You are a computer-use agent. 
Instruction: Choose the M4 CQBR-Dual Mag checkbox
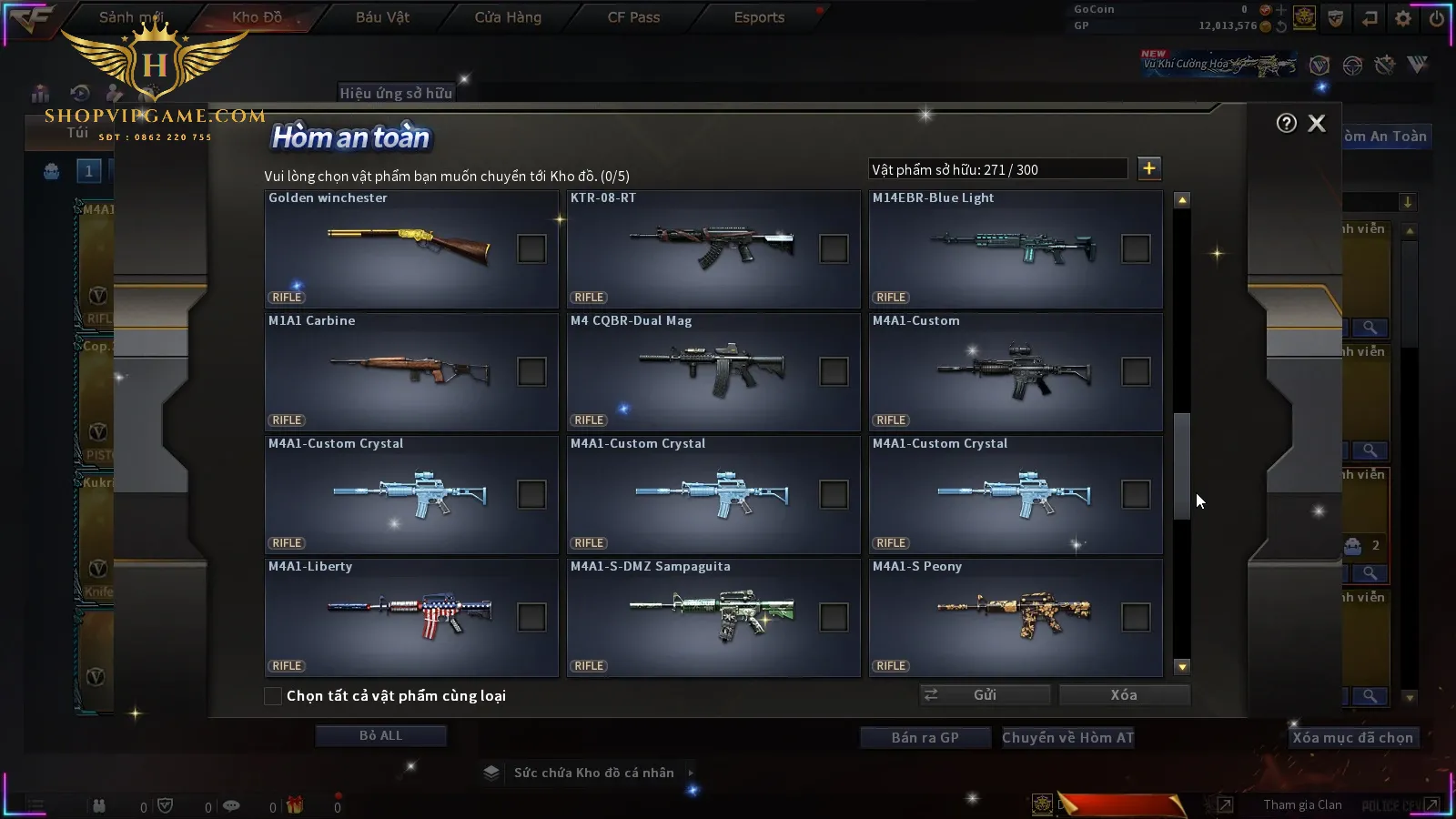(x=834, y=371)
